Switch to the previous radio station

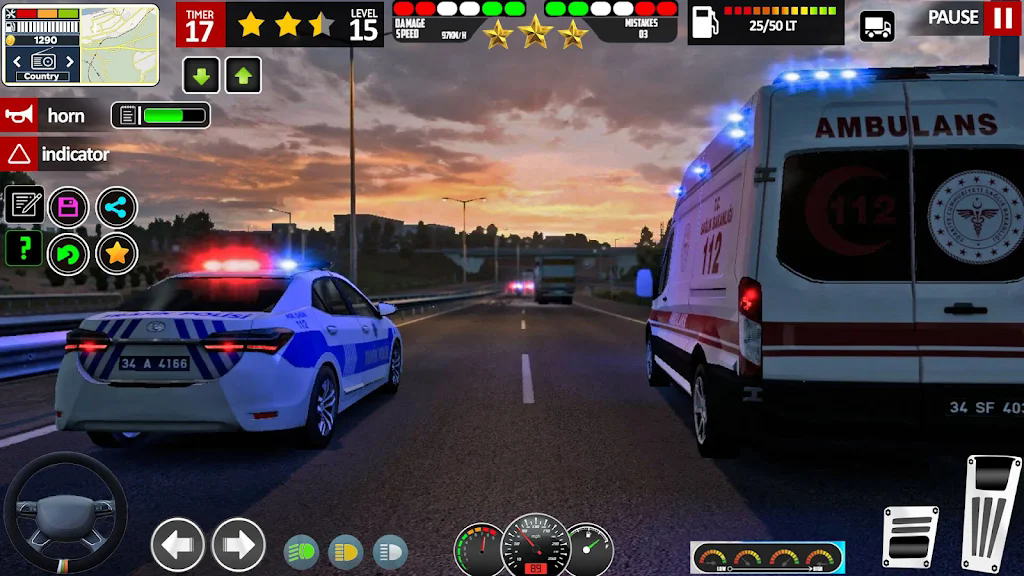click(15, 61)
